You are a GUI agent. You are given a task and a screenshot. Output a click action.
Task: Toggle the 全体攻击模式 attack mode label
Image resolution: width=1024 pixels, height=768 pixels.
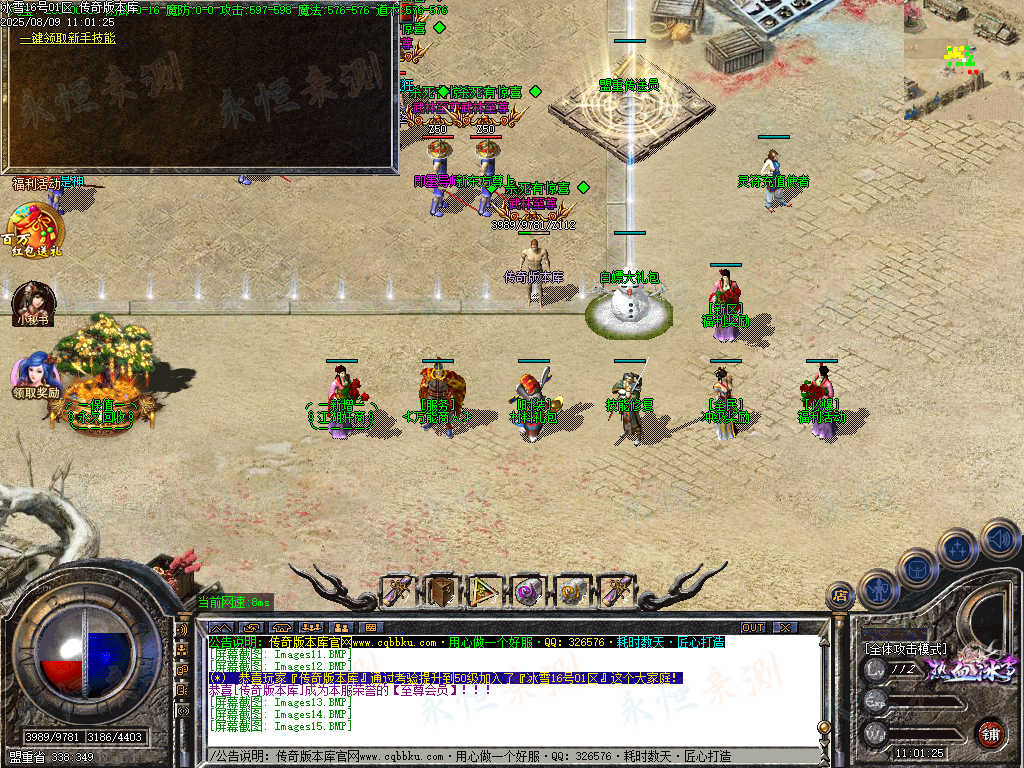(906, 648)
